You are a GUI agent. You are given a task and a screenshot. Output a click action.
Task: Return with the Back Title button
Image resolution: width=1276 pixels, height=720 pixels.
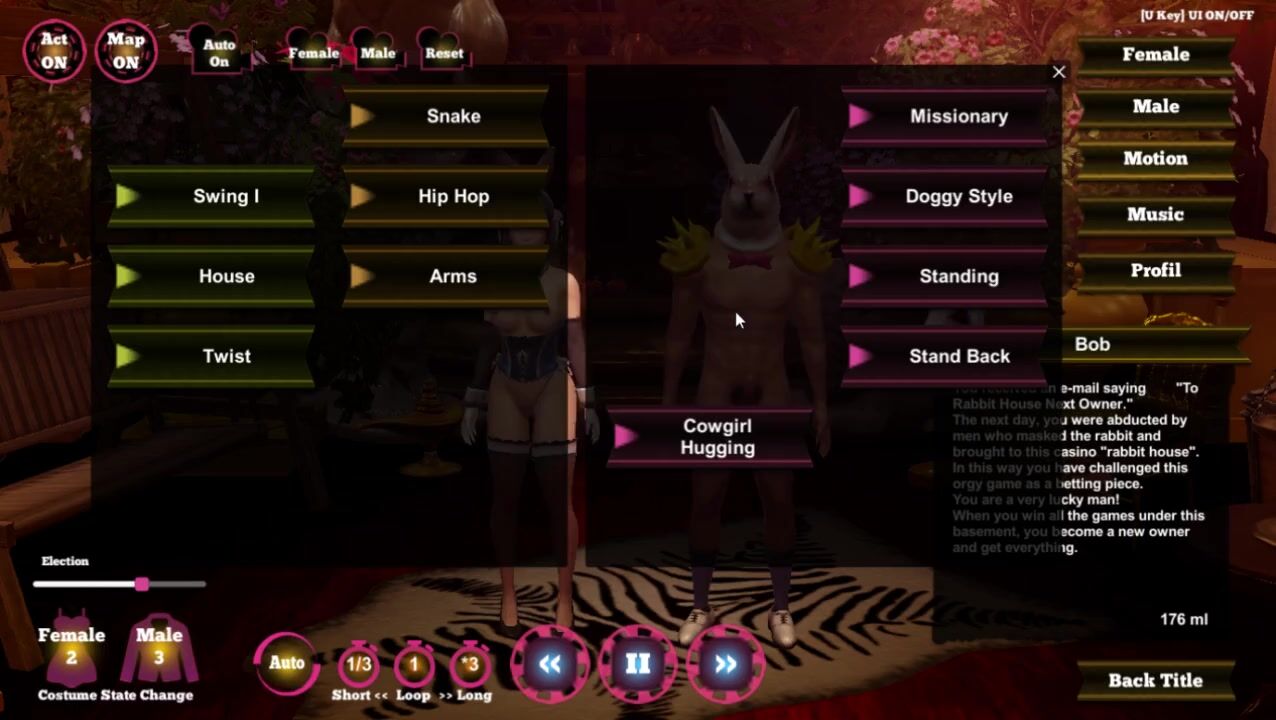pyautogui.click(x=1155, y=680)
